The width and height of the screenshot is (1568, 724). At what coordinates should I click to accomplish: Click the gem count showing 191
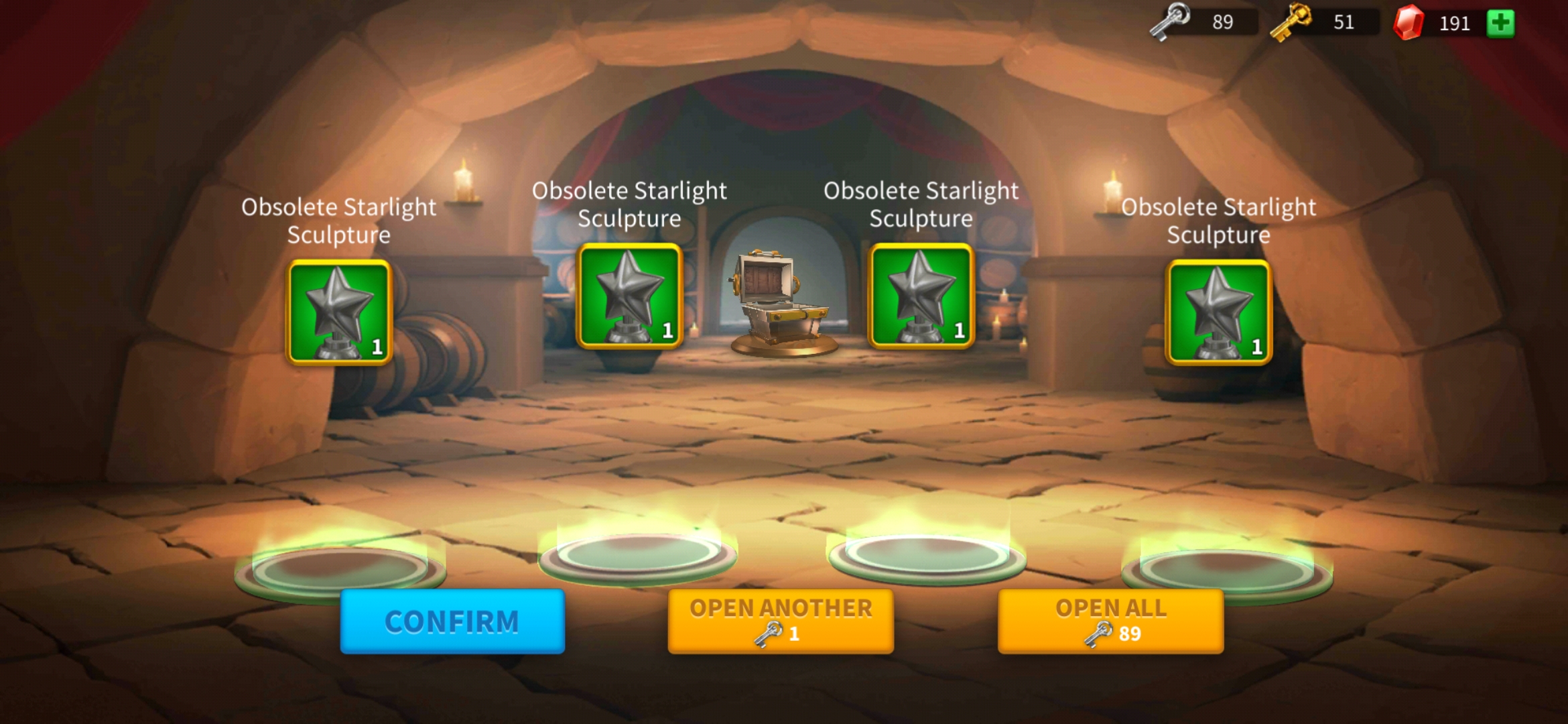pyautogui.click(x=1455, y=22)
